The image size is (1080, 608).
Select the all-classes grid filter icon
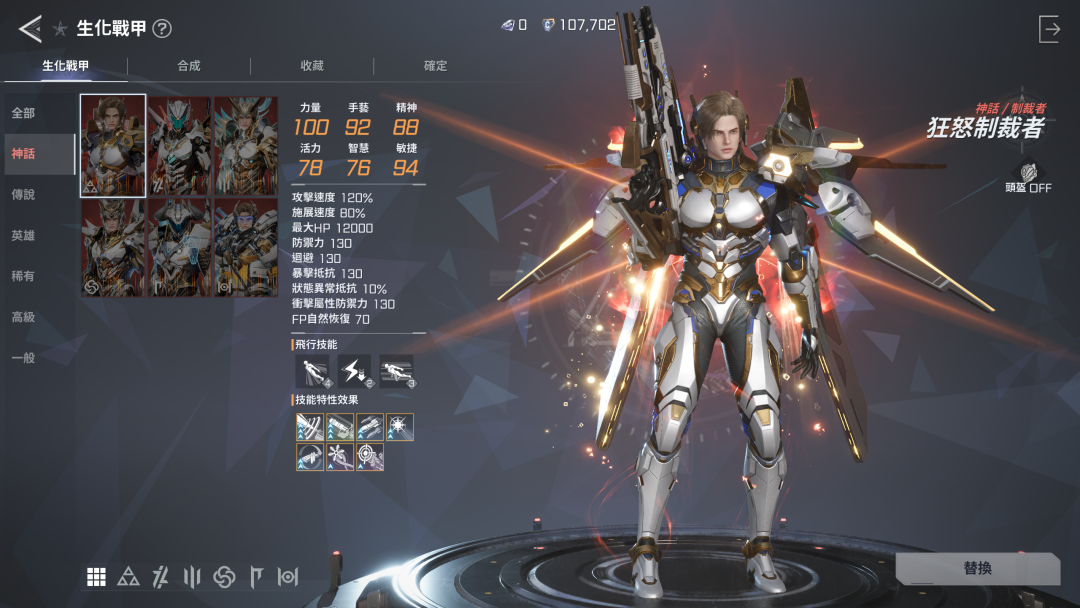tap(96, 577)
